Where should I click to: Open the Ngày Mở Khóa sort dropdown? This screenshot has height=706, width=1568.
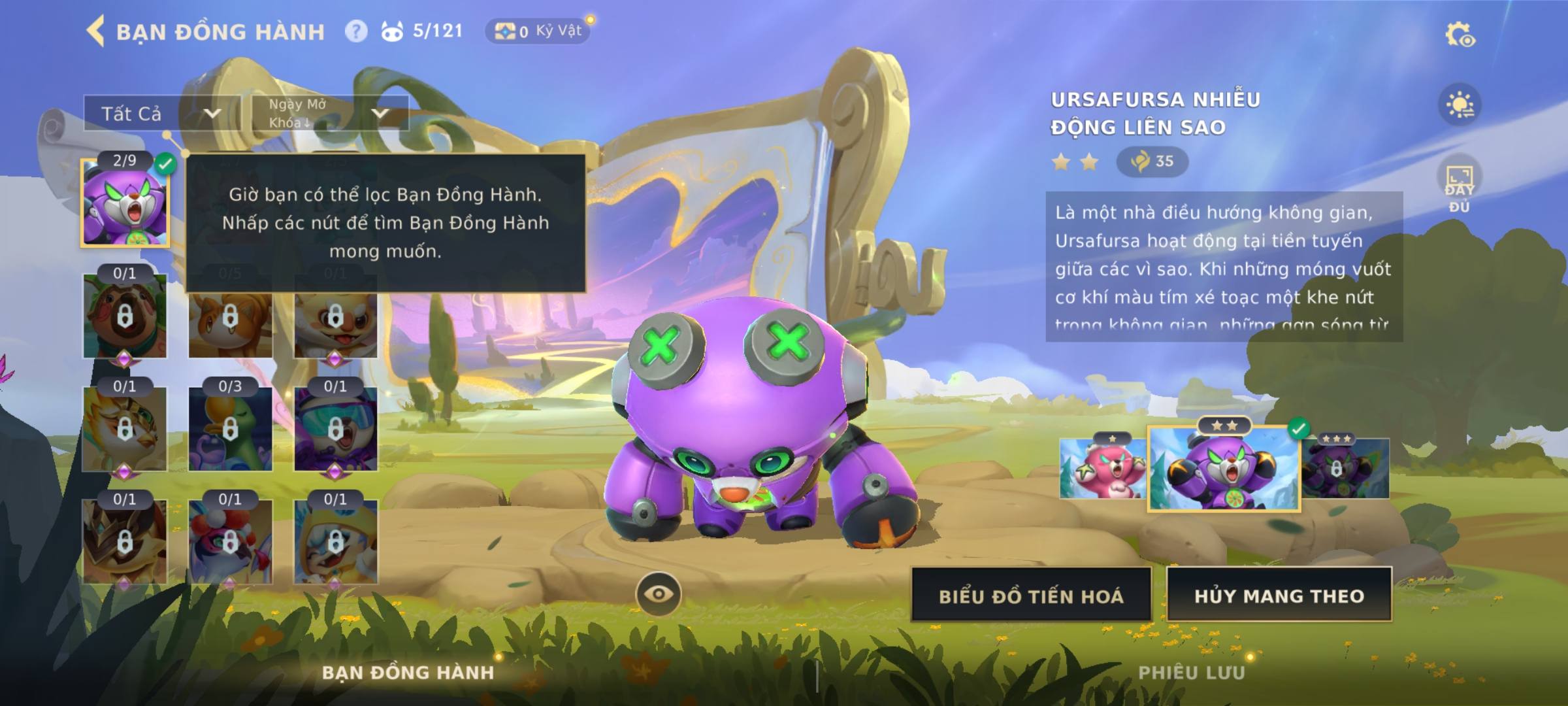[330, 113]
